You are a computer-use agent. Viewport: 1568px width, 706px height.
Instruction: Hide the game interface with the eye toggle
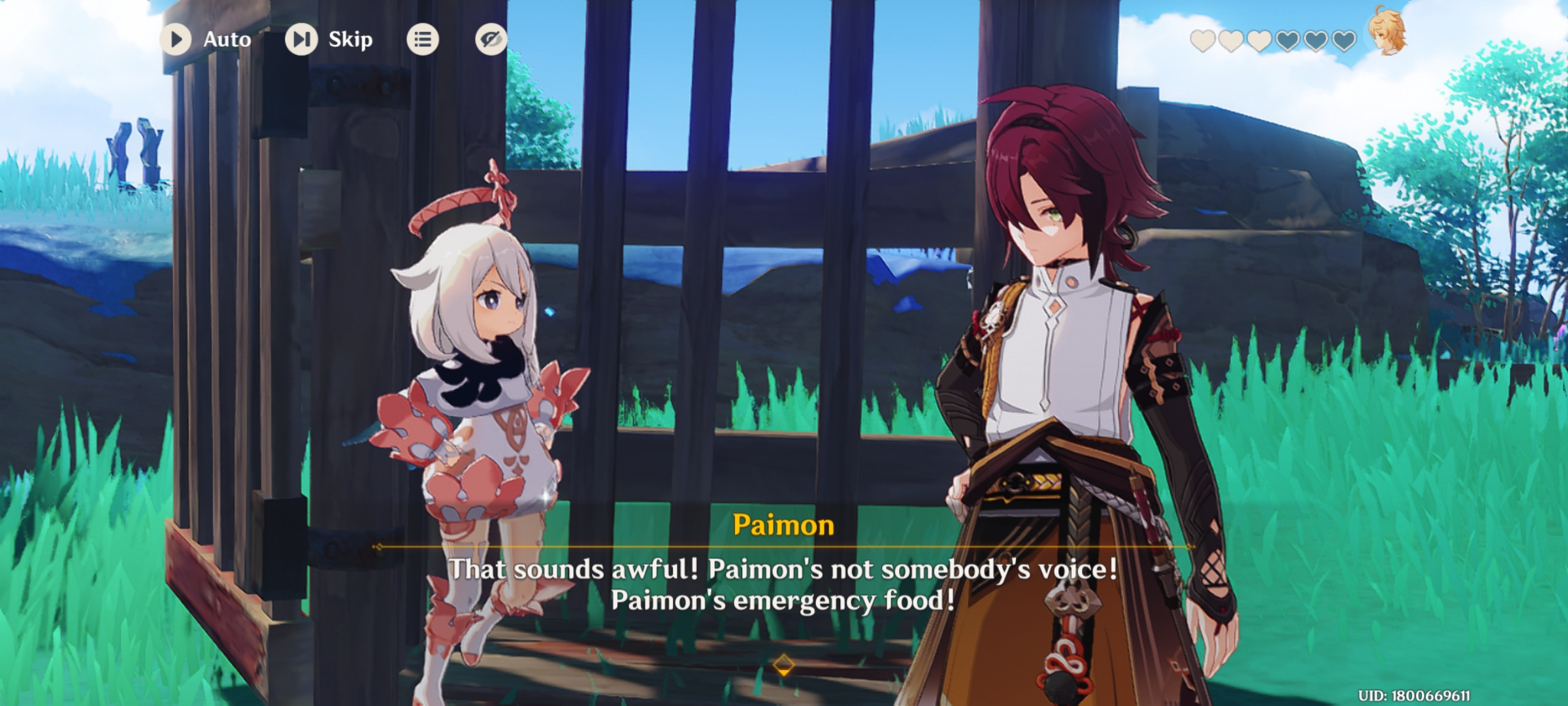pos(491,39)
